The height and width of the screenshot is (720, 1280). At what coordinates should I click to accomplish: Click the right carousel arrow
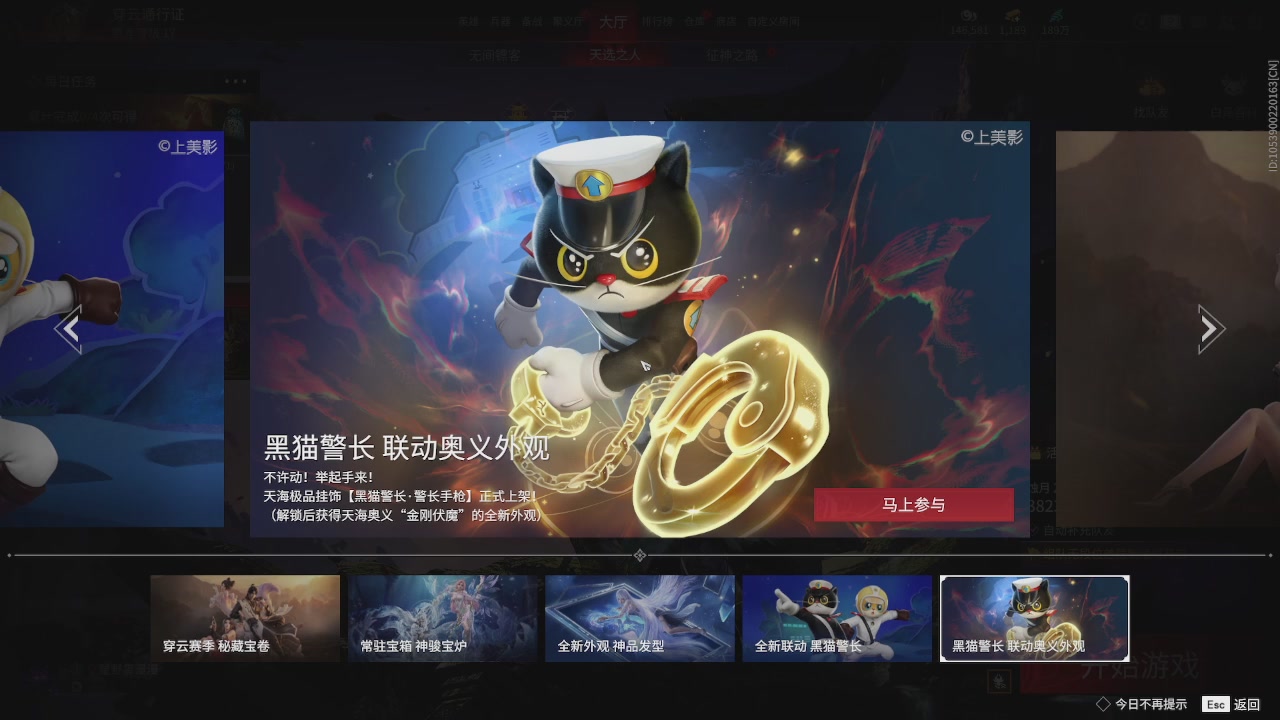pos(1209,328)
